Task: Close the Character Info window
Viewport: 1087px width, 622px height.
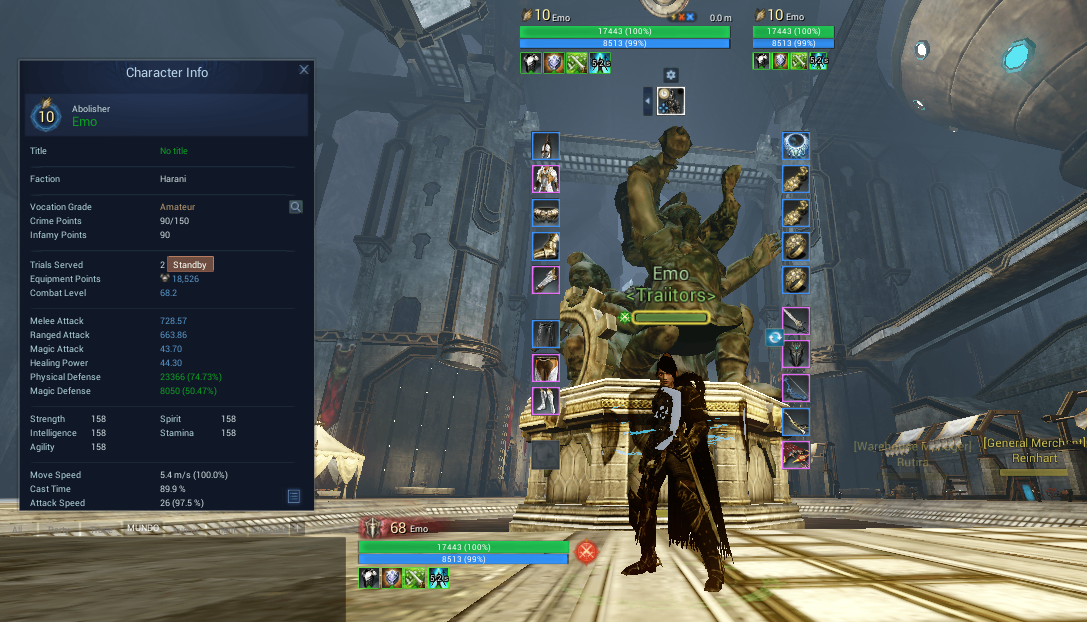Action: (304, 70)
